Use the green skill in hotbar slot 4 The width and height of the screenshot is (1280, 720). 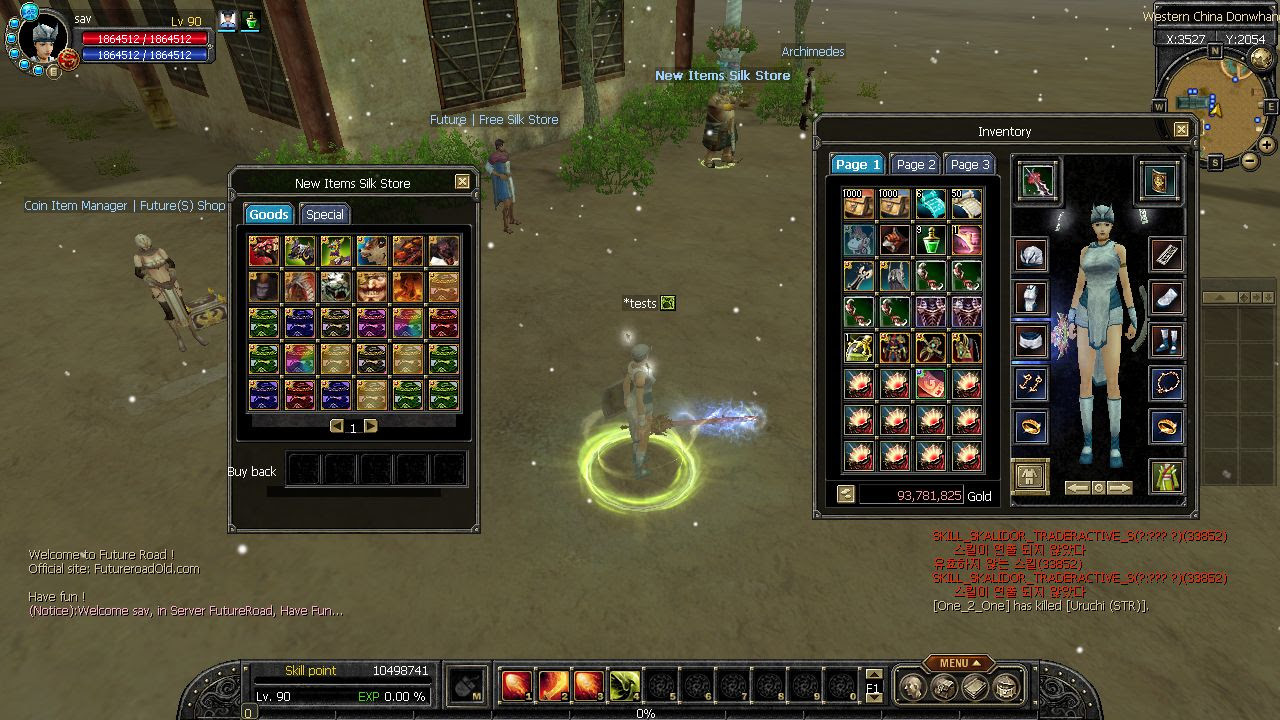coord(624,685)
